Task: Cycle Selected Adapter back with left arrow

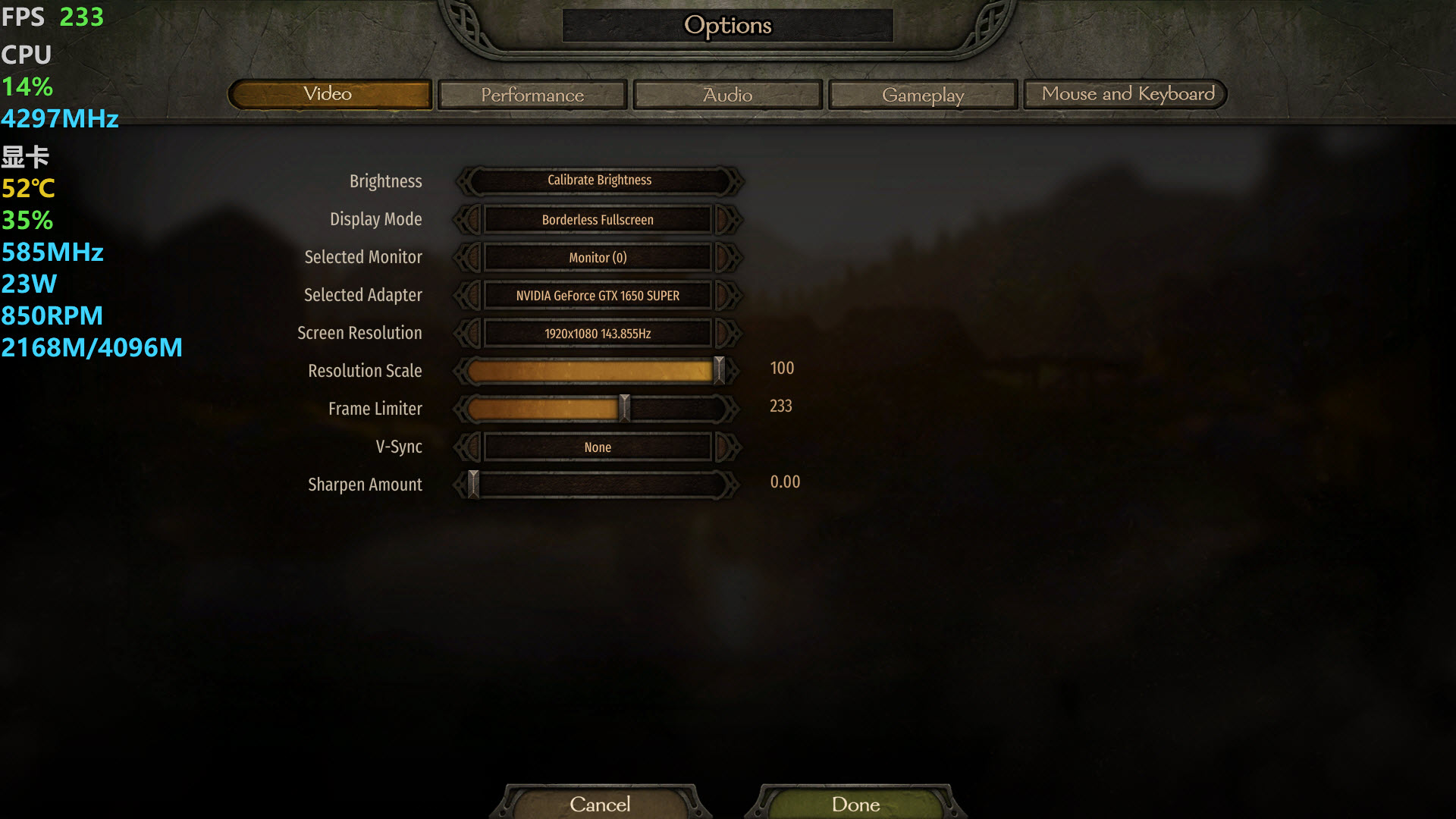Action: pyautogui.click(x=469, y=296)
